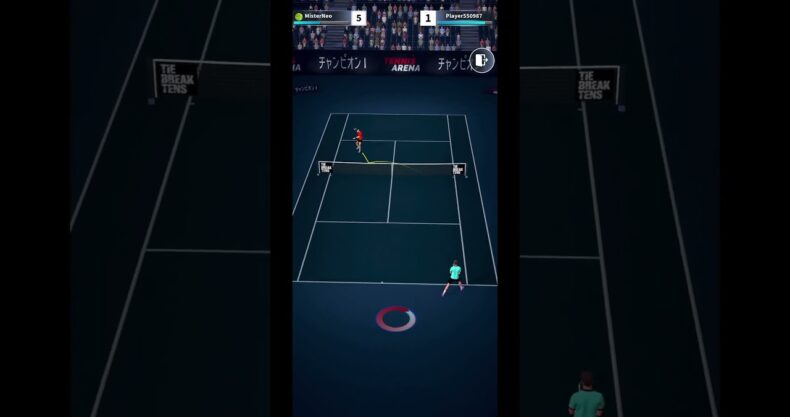The image size is (790, 417).
Task: Tap the MisterNeo player name tag
Action: [x=319, y=16]
